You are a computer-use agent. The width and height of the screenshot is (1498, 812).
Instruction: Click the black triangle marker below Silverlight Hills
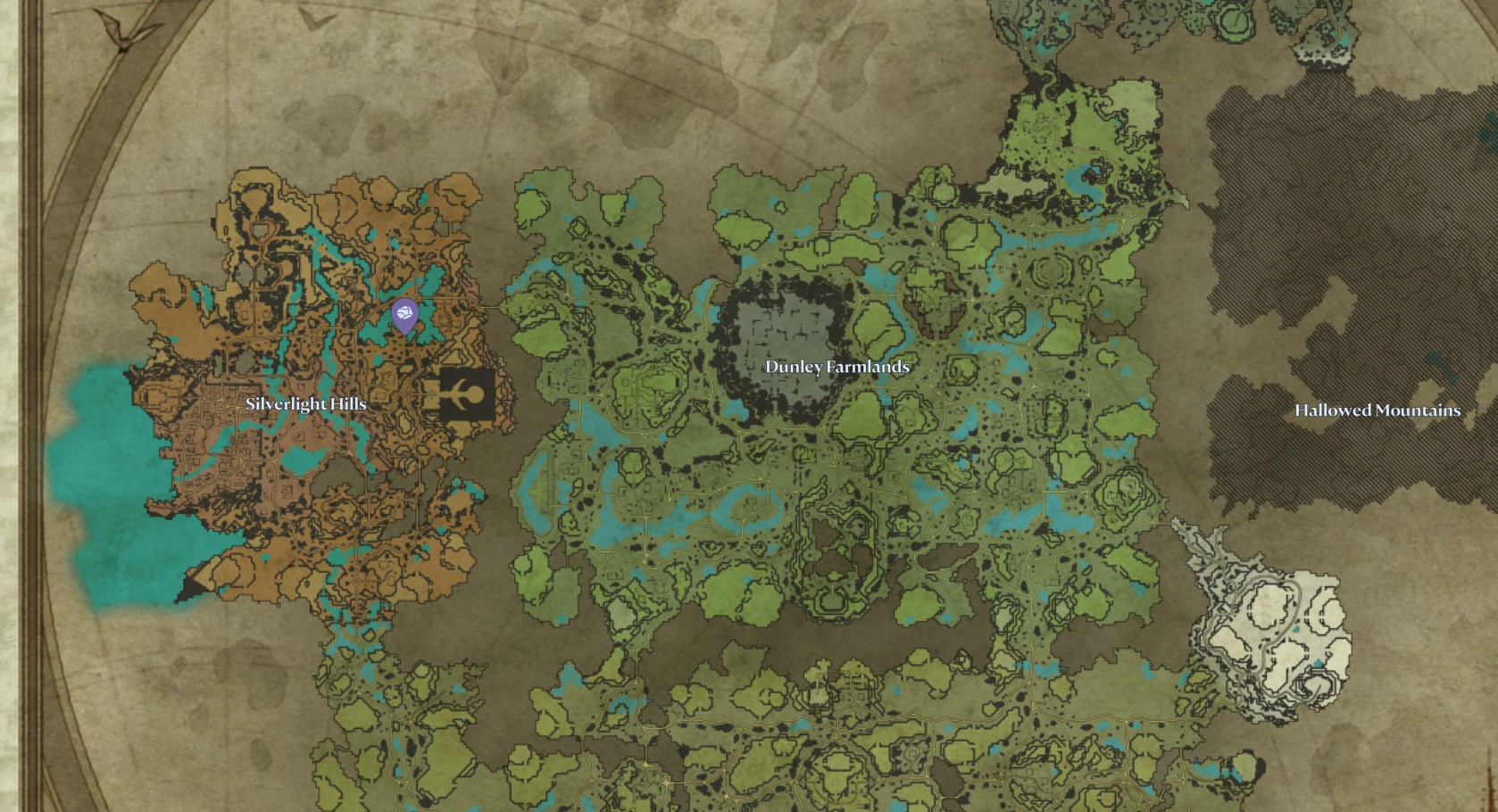[192, 584]
